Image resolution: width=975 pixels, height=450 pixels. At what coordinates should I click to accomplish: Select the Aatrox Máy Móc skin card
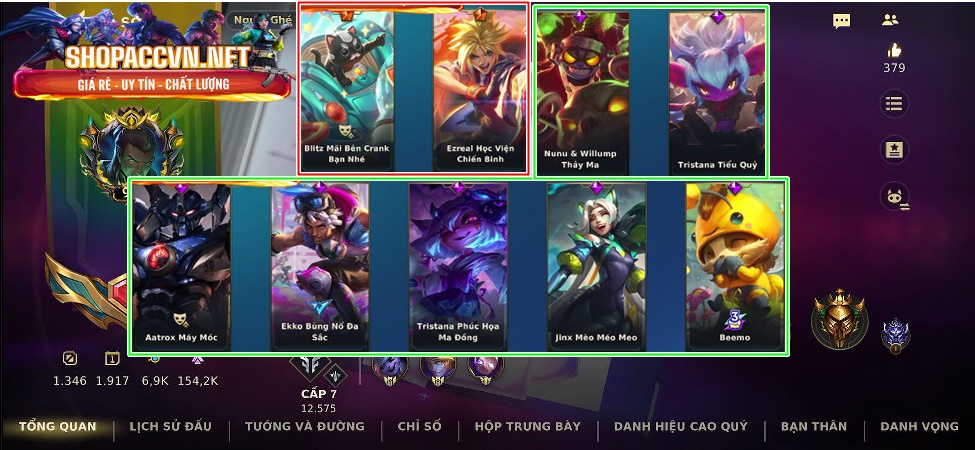pyautogui.click(x=181, y=266)
